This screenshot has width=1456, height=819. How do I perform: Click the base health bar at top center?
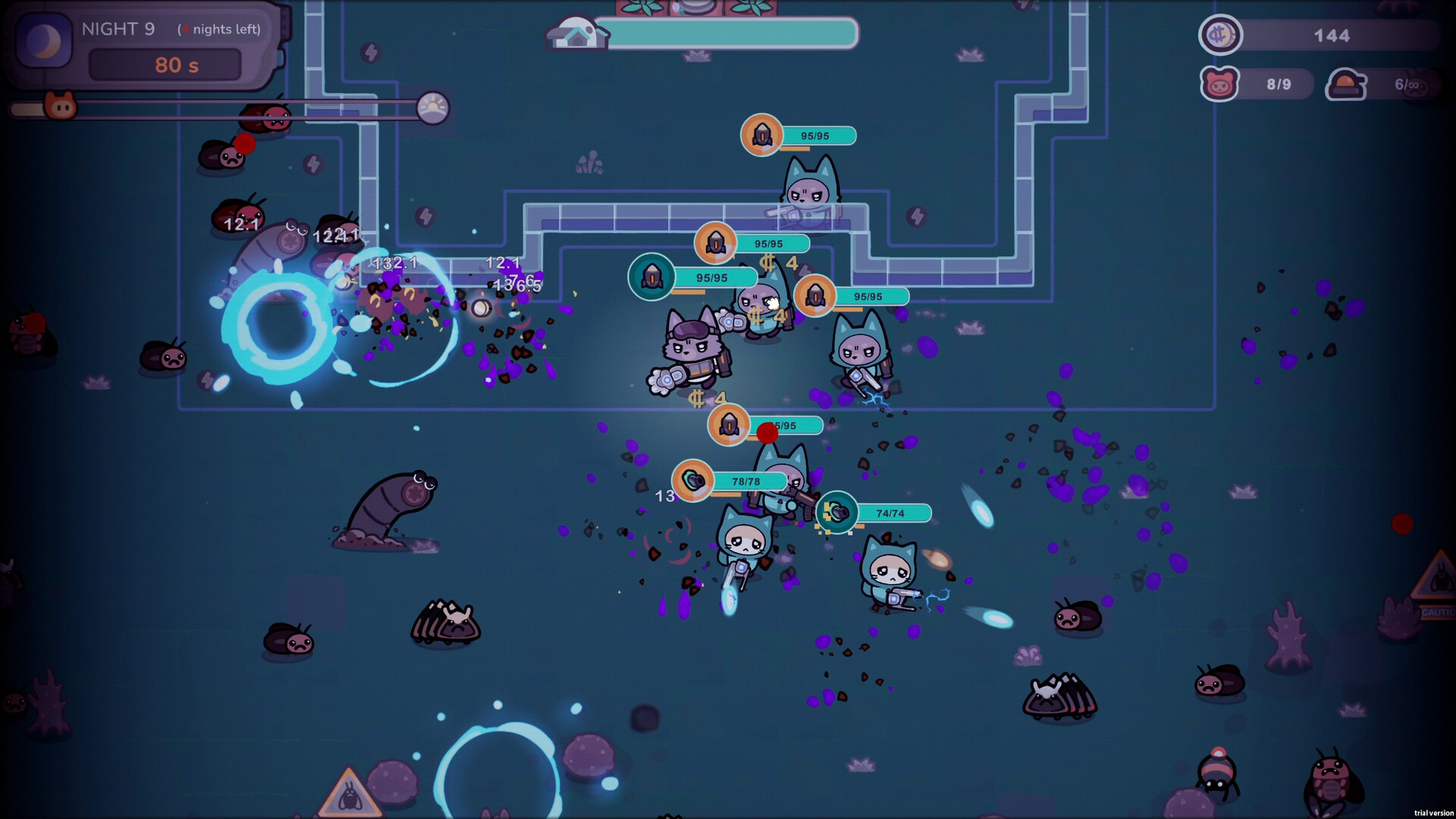pyautogui.click(x=728, y=33)
